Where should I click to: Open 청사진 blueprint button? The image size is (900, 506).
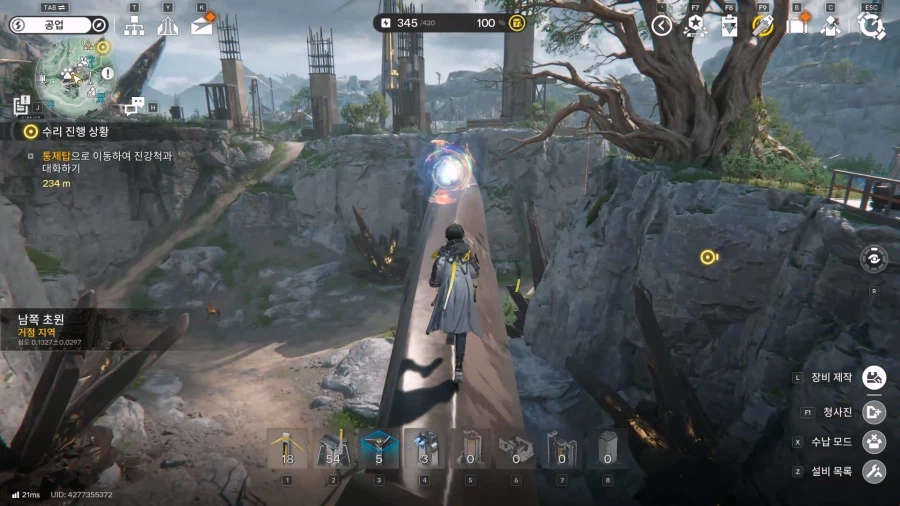pos(874,411)
